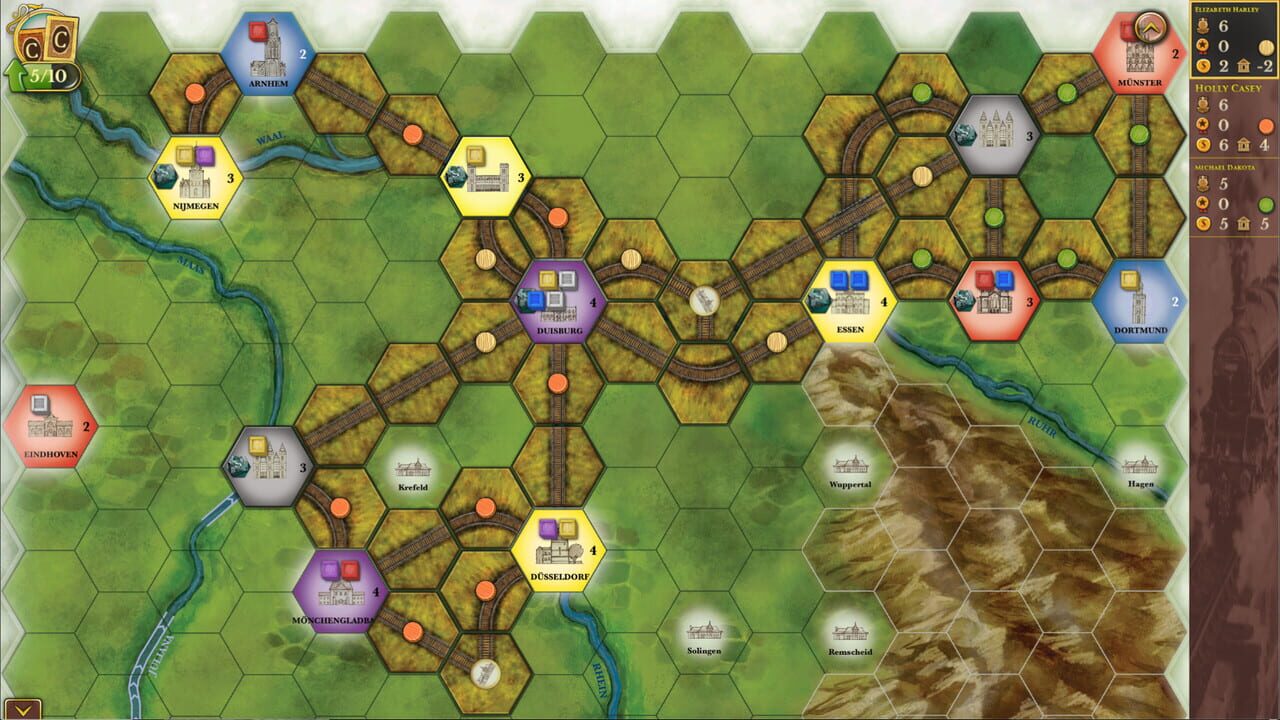Image resolution: width=1280 pixels, height=720 pixels.
Task: Click Elizabeth Harley's locomotive count icon
Action: 1203,25
